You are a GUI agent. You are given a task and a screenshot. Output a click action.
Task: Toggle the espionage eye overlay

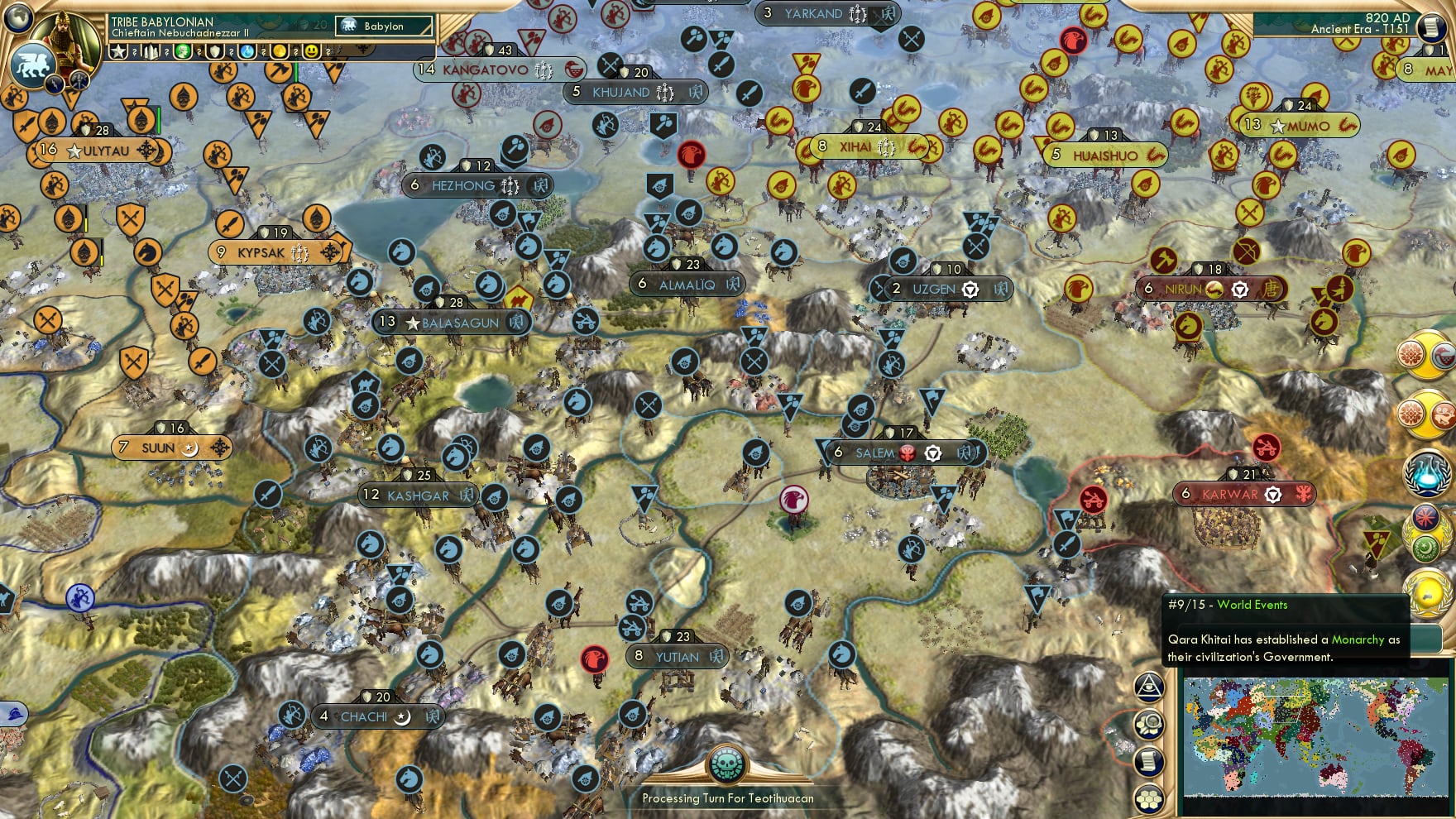coord(1150,687)
